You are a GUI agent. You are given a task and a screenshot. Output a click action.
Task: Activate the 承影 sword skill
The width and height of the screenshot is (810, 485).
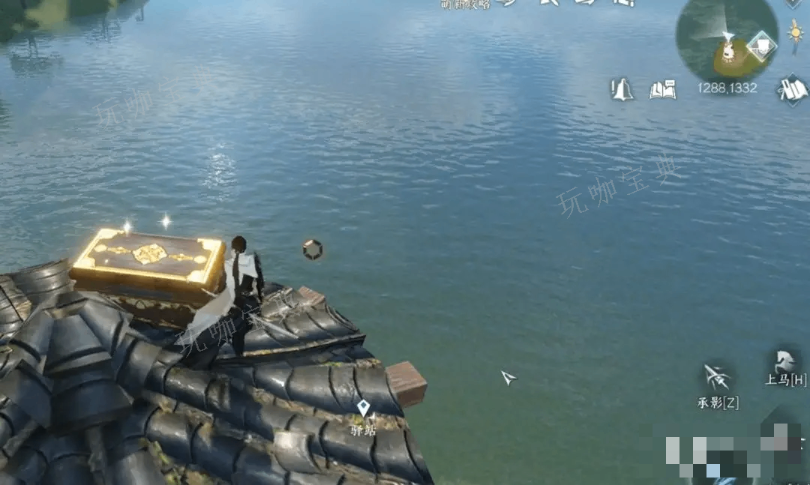tap(716, 377)
